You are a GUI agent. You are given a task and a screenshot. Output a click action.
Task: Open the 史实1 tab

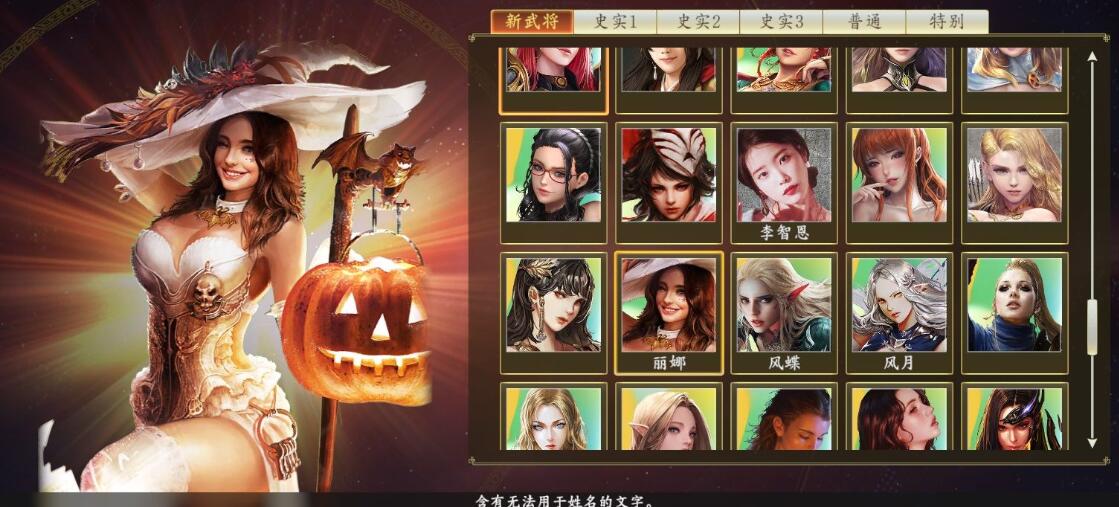[x=615, y=22]
